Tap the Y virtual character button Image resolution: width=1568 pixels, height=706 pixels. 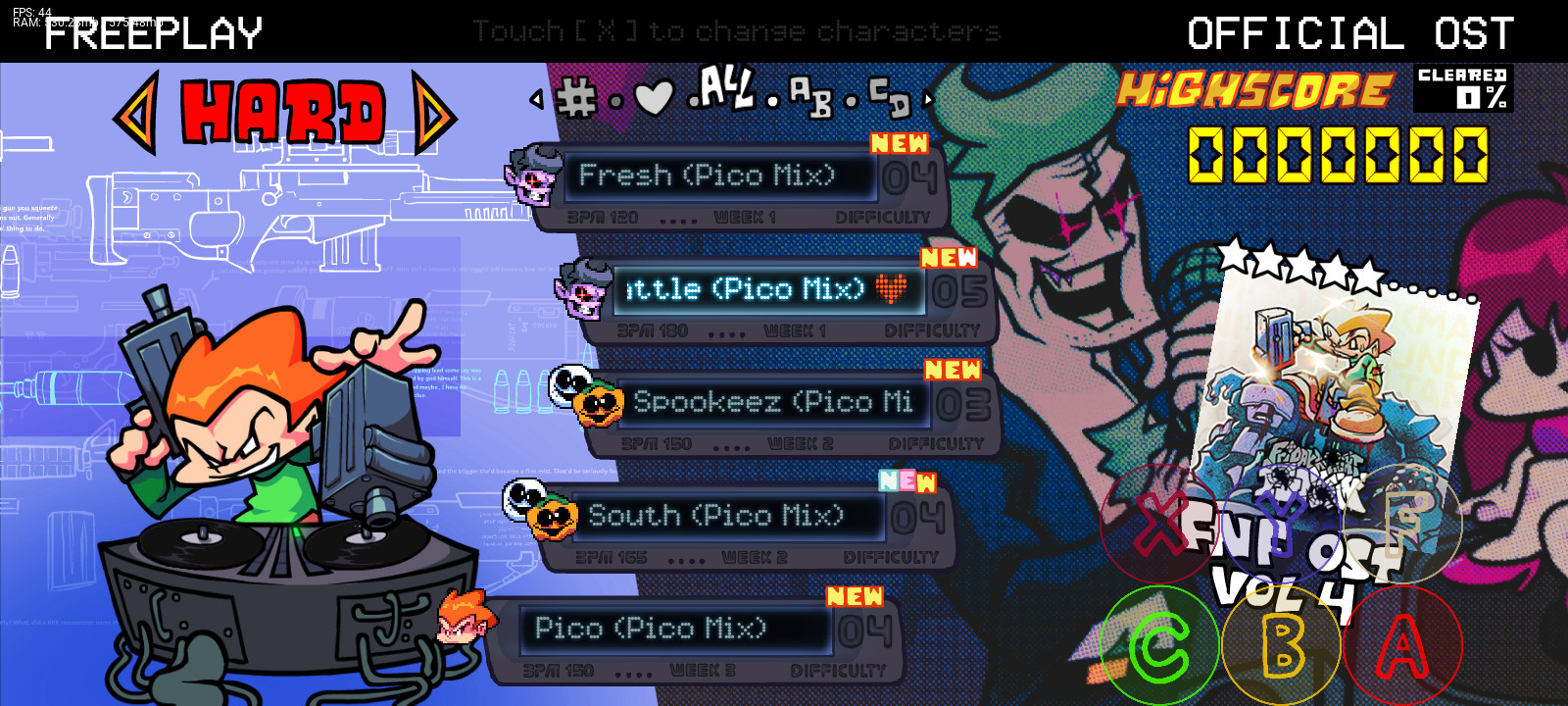point(1284,525)
